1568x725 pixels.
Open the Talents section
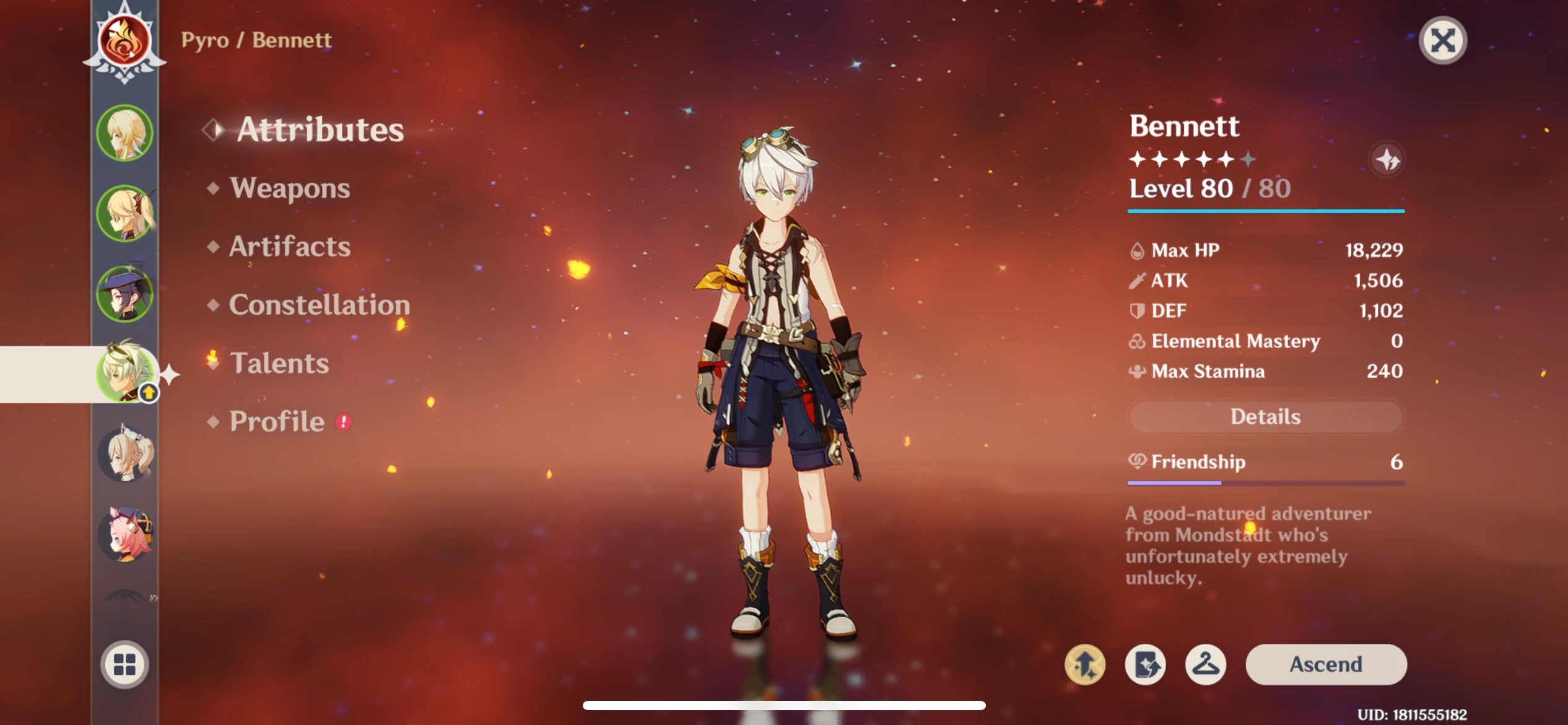coord(279,363)
